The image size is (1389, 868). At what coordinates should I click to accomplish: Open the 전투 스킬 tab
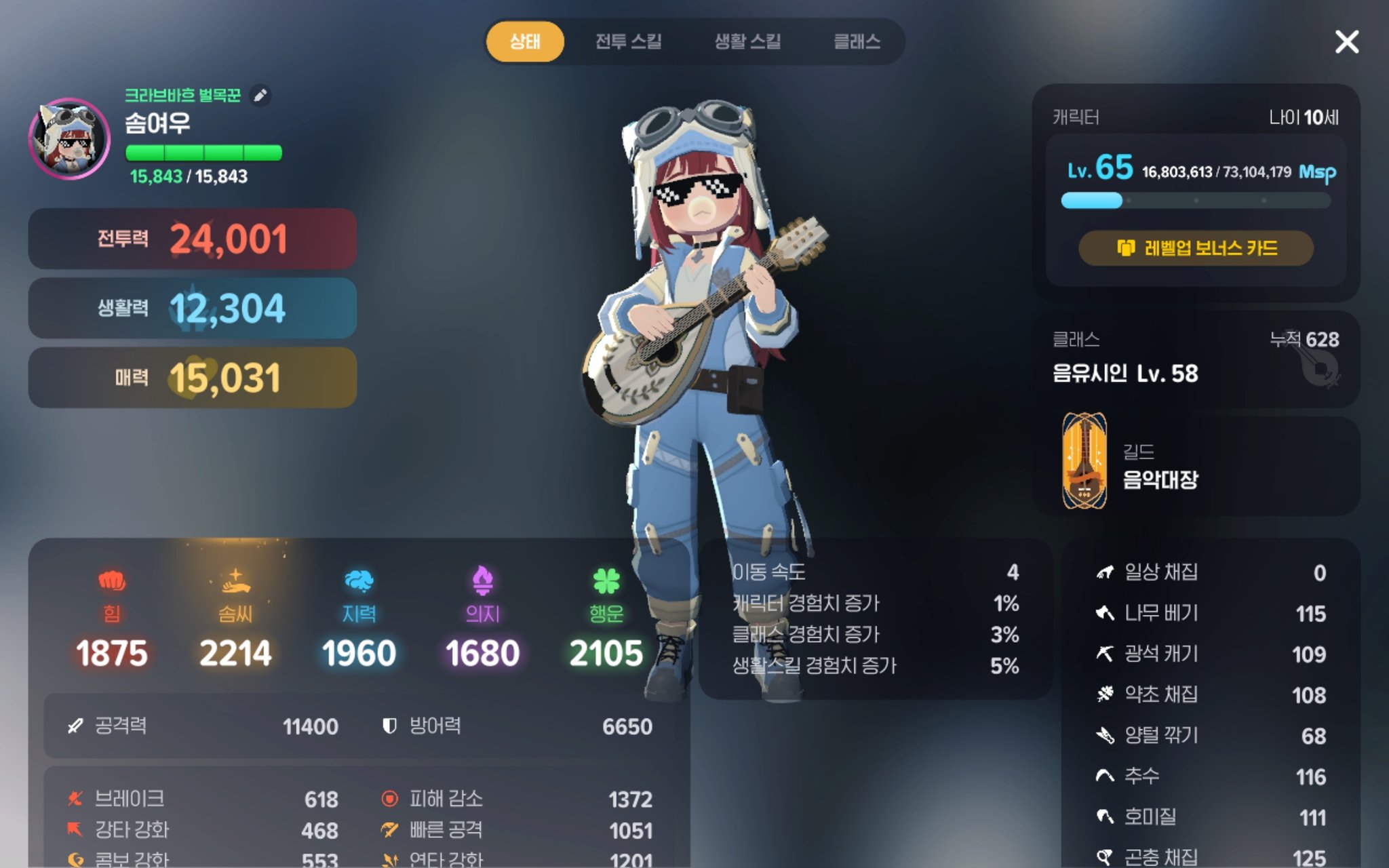click(628, 42)
